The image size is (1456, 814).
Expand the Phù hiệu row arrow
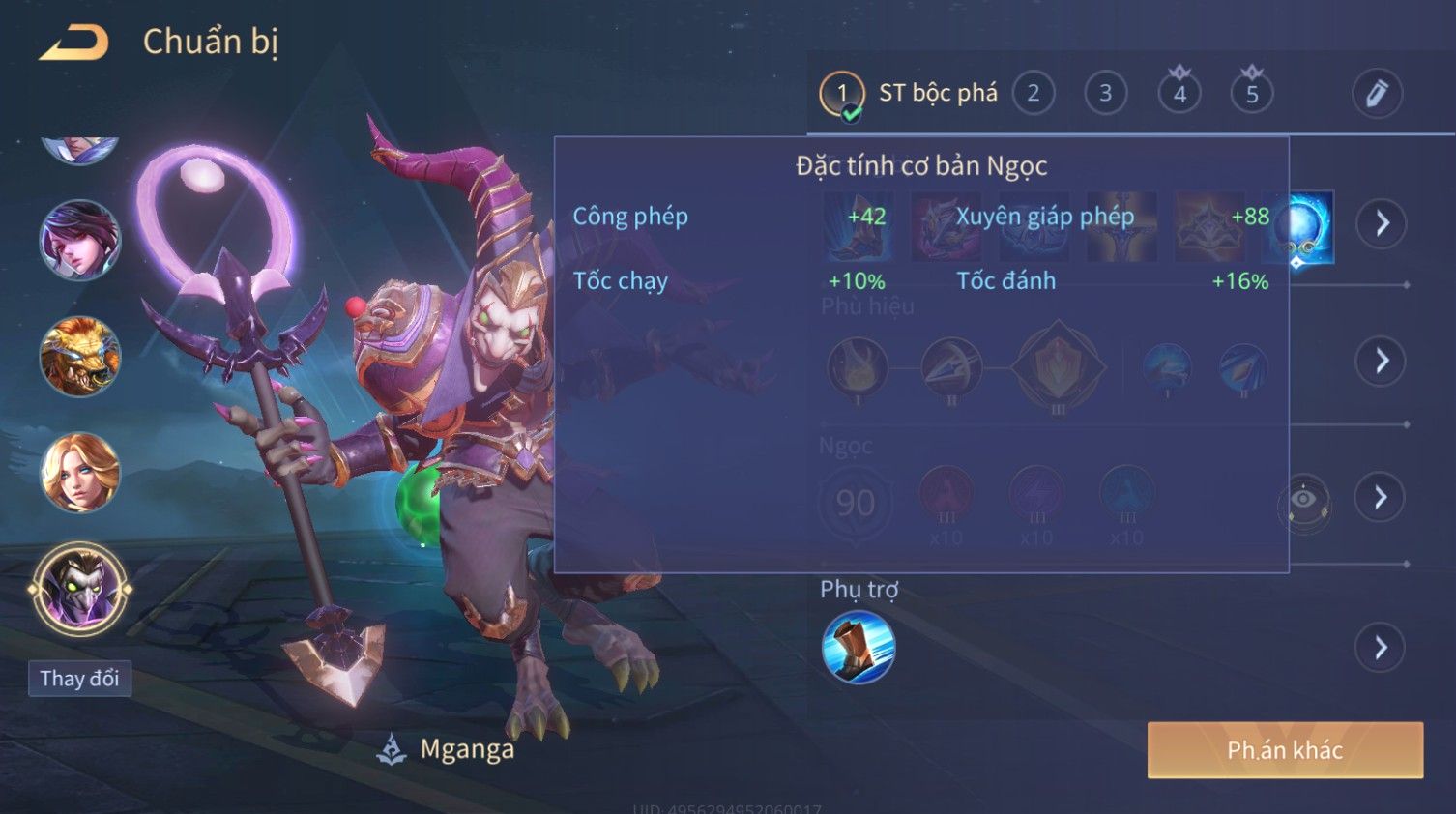point(1382,362)
